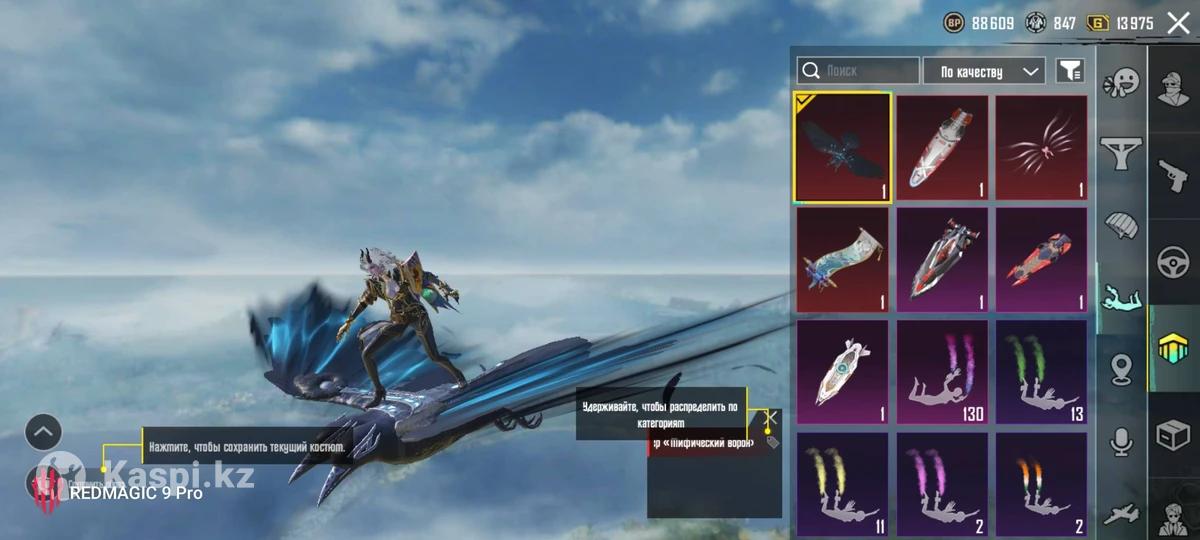Viewport: 1200px width, 540px height.
Task: Select the white airship glider
Action: (842, 373)
